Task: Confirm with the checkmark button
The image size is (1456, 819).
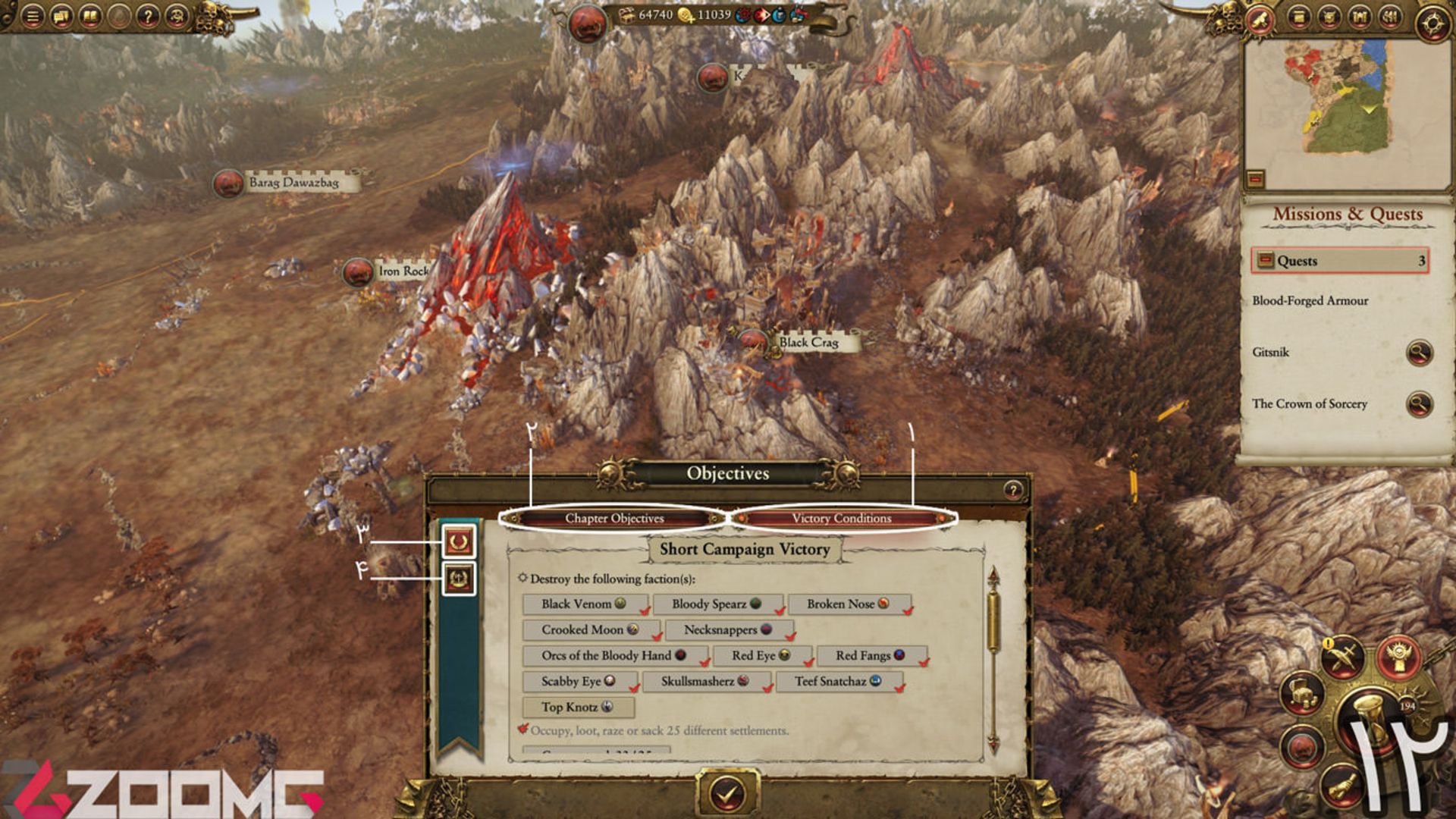Action: 726,793
